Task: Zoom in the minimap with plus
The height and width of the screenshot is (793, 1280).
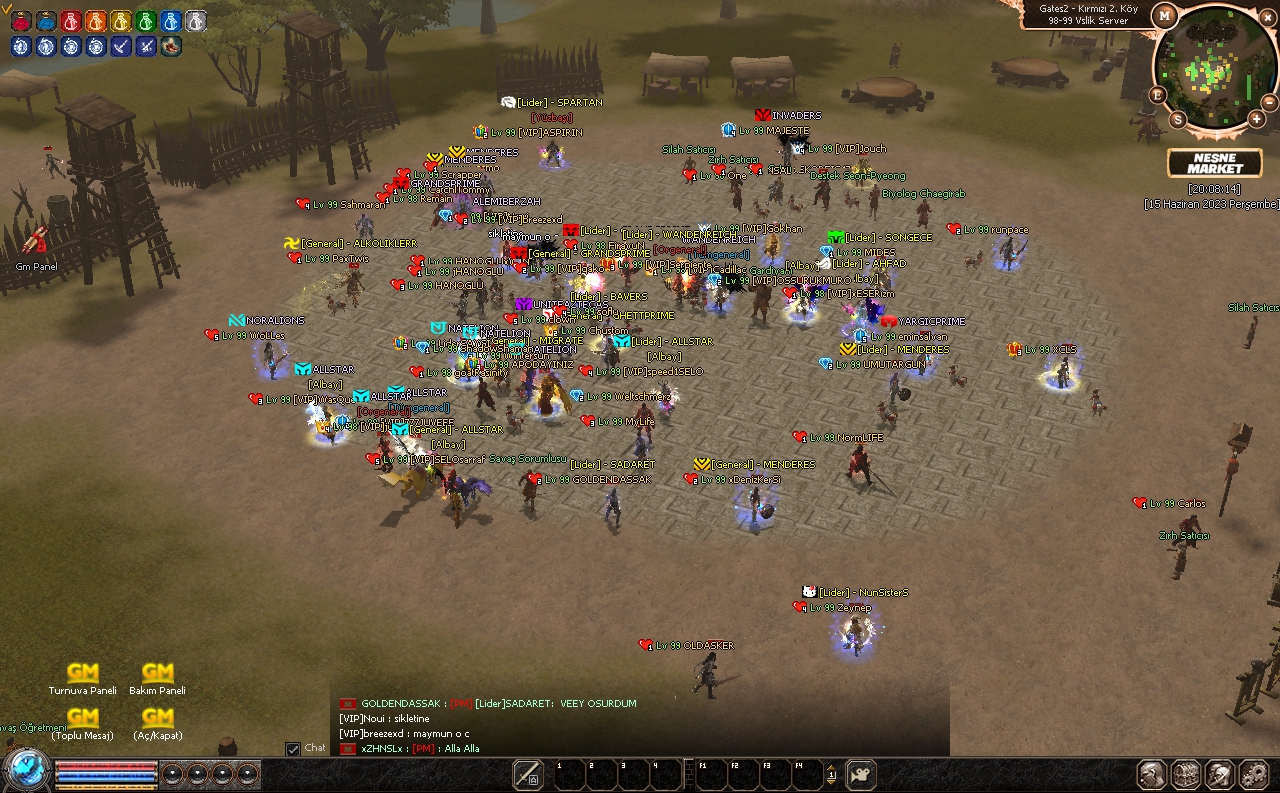Action: click(x=1256, y=119)
